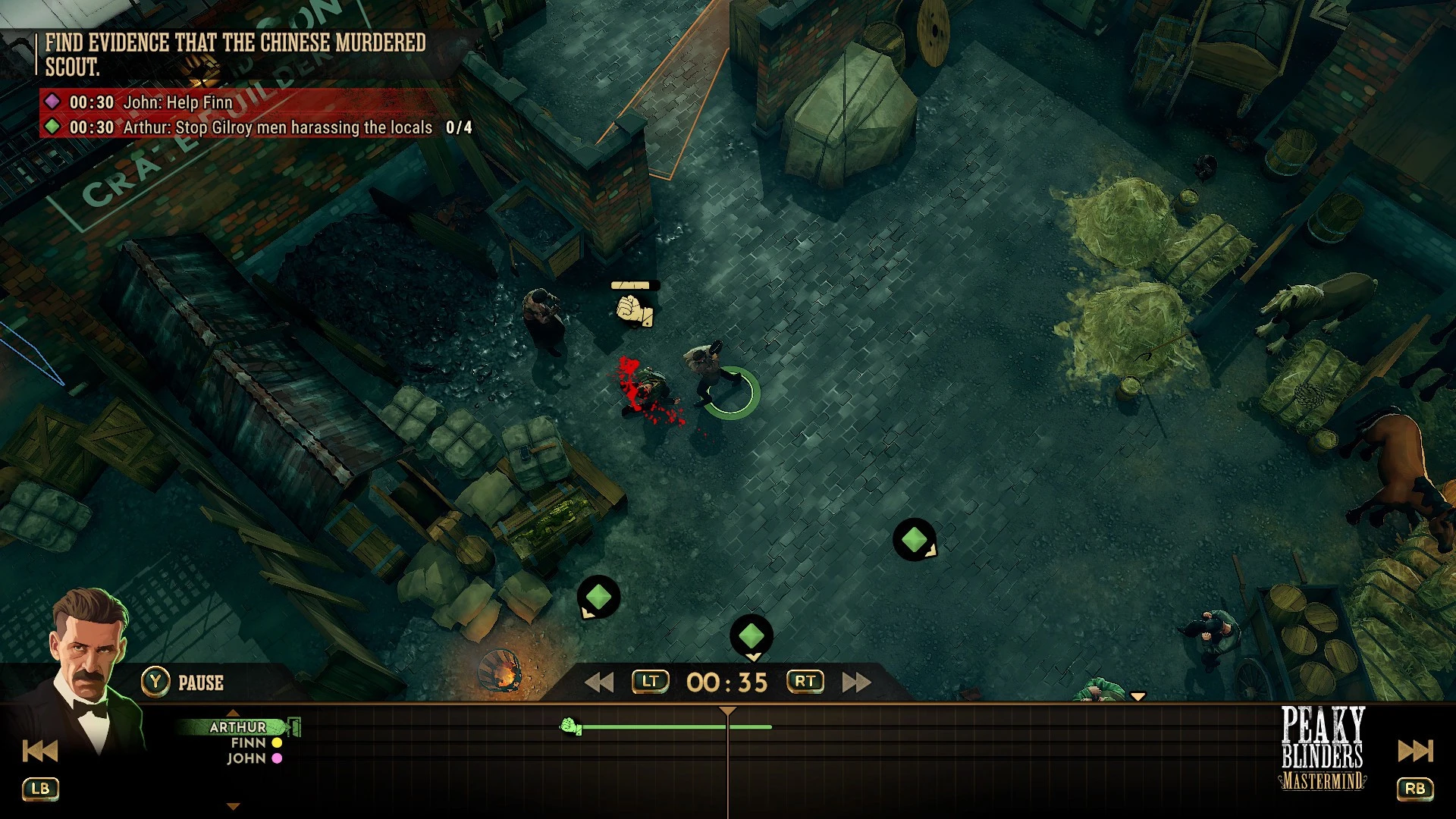Select the fist action marker on Arthur's timeline
Image resolution: width=1456 pixels, height=819 pixels.
click(570, 727)
